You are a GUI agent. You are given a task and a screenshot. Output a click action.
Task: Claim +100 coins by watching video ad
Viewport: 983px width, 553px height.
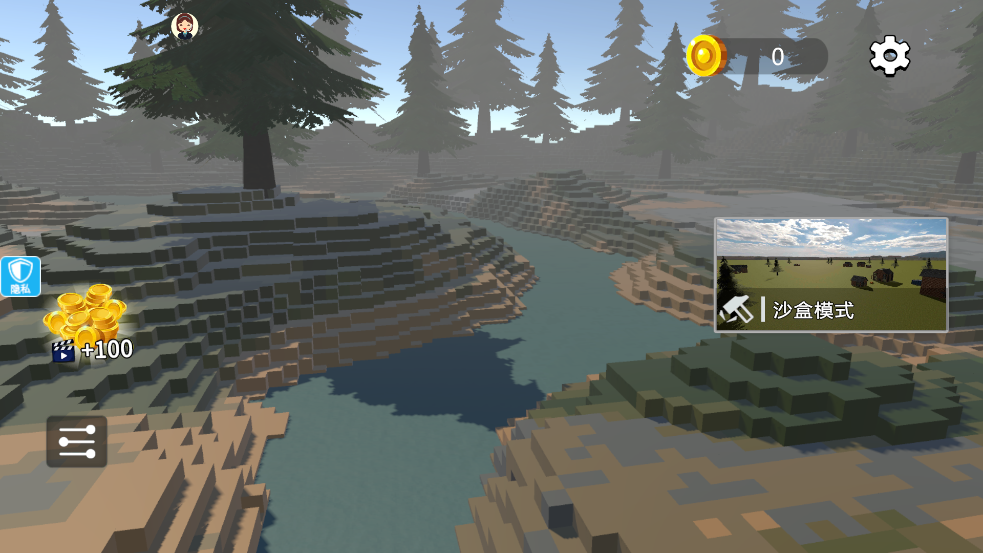coord(87,324)
